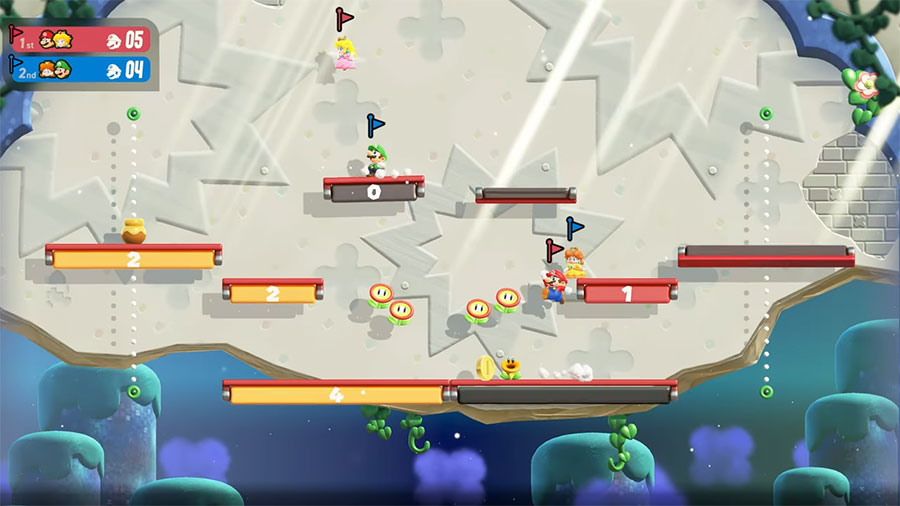Select the blue team's 2nd place scoreboard row
The width and height of the screenshot is (900, 506).
point(80,69)
